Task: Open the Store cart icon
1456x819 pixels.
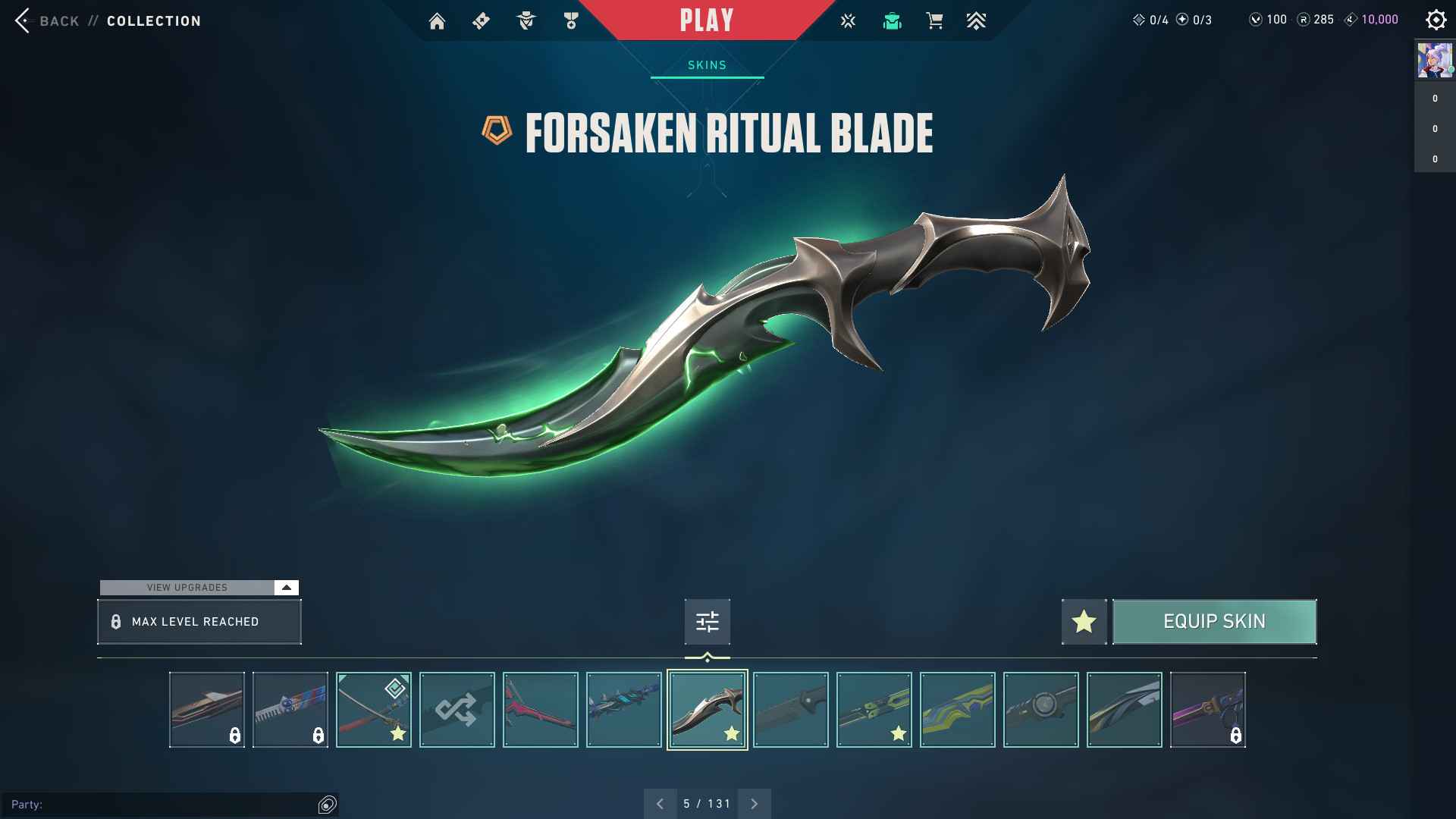Action: pyautogui.click(x=934, y=20)
